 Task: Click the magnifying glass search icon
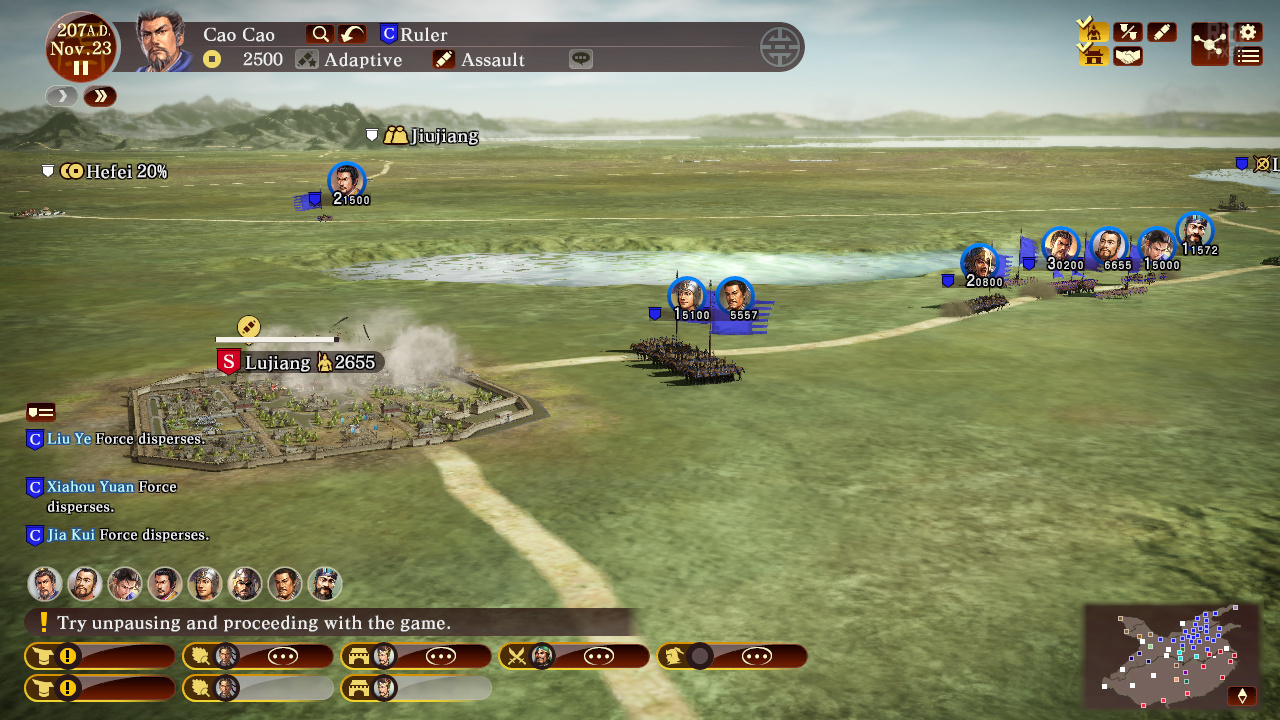click(320, 34)
